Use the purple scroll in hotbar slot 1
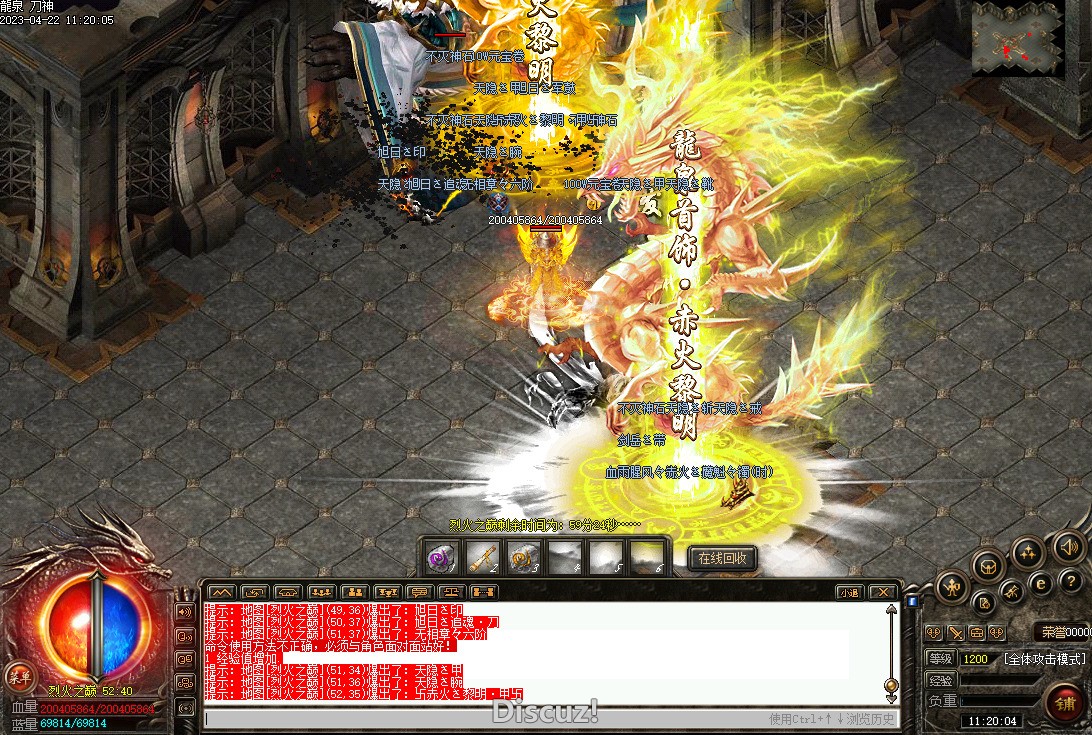This screenshot has width=1092, height=735. tap(441, 558)
